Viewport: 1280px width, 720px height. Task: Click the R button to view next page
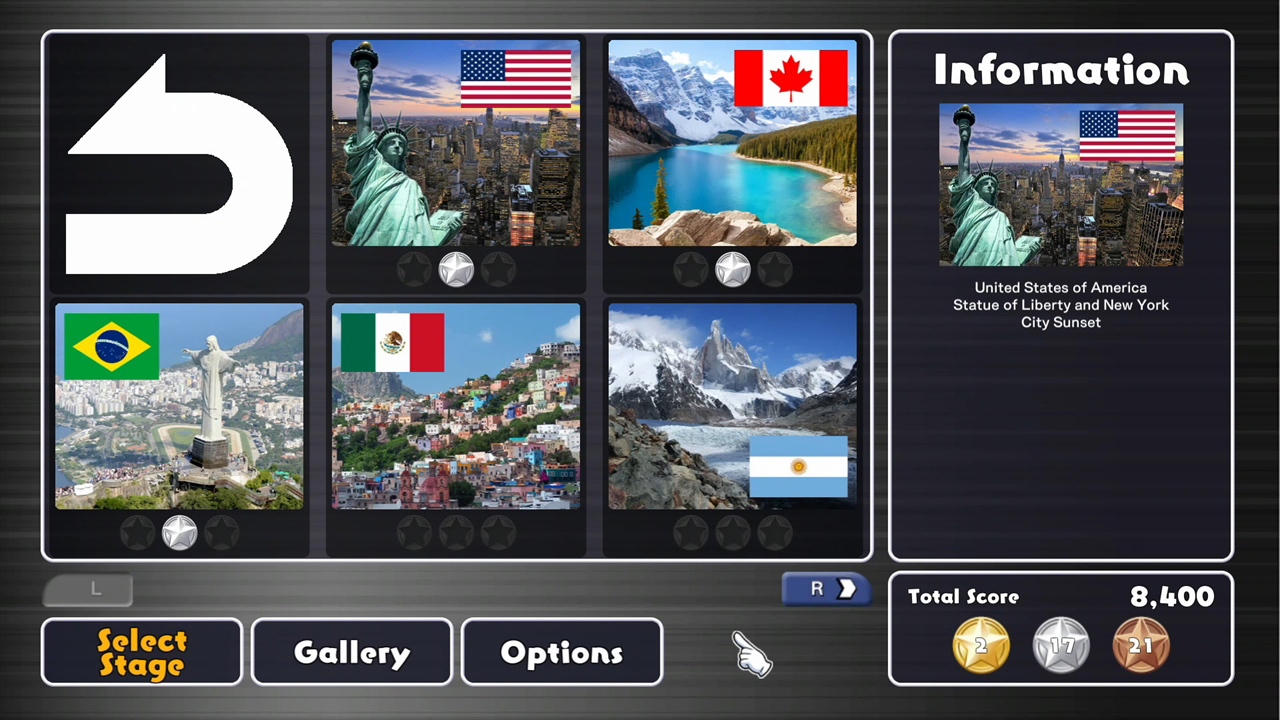(825, 589)
